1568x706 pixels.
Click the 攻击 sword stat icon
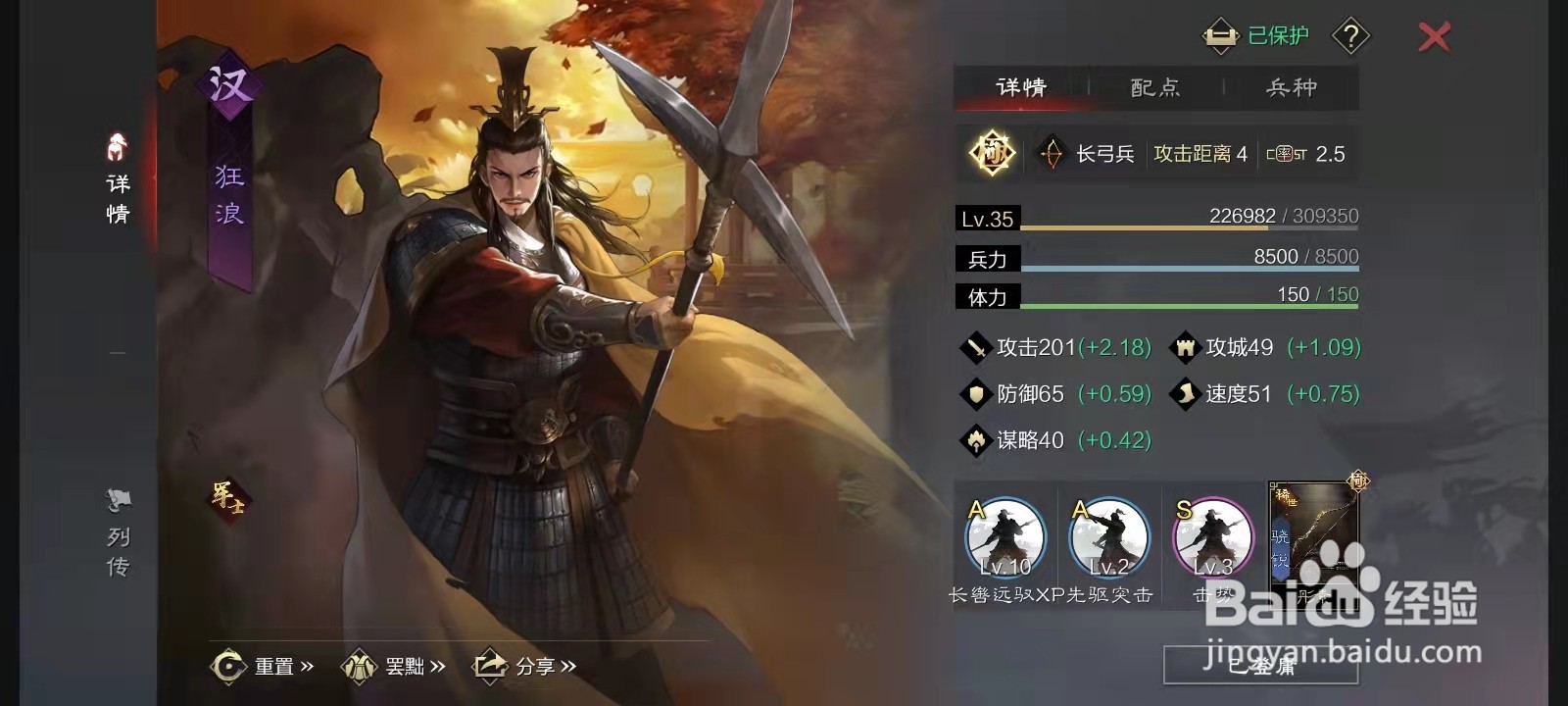[973, 348]
